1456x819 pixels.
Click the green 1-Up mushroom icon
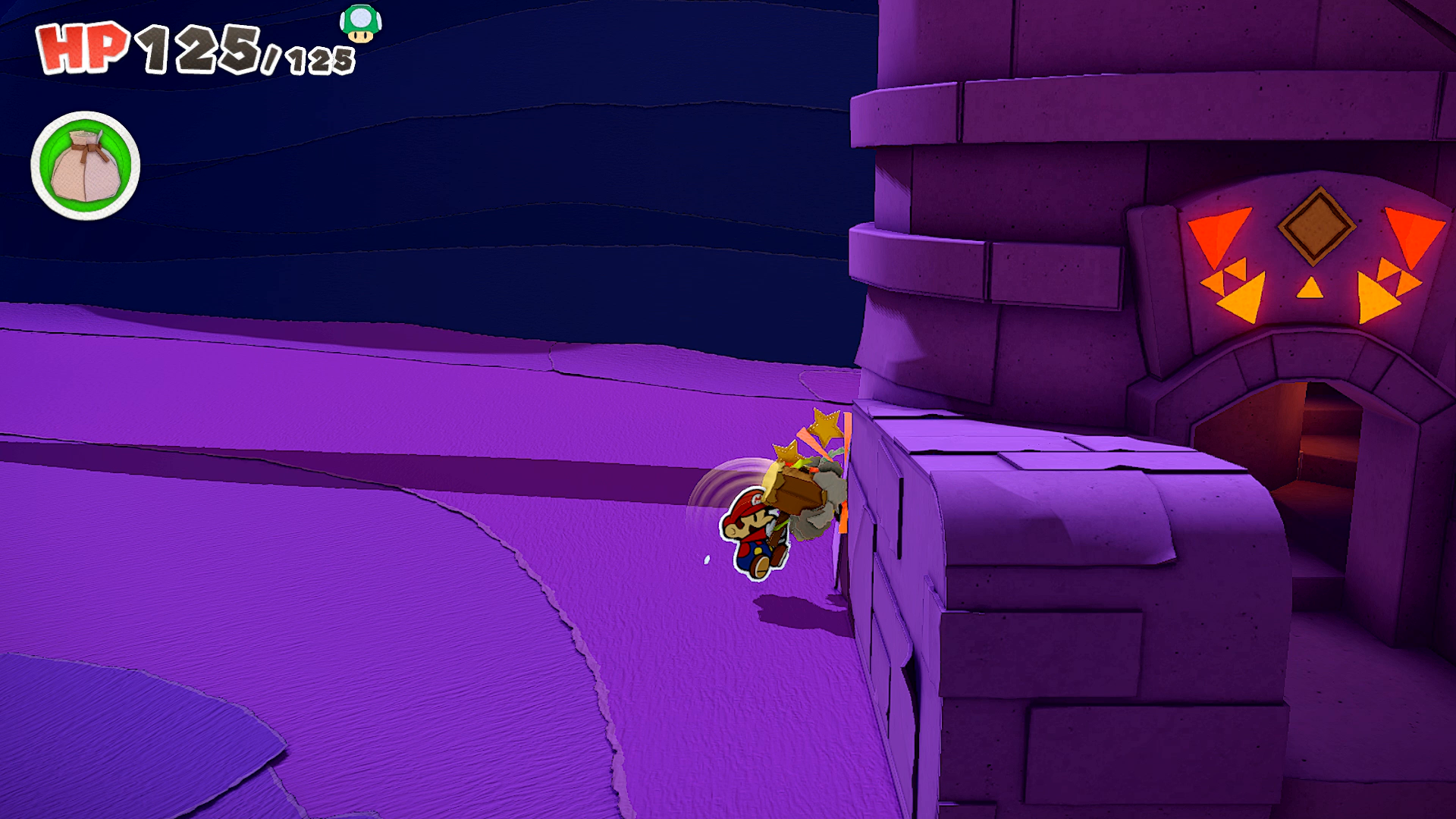360,24
